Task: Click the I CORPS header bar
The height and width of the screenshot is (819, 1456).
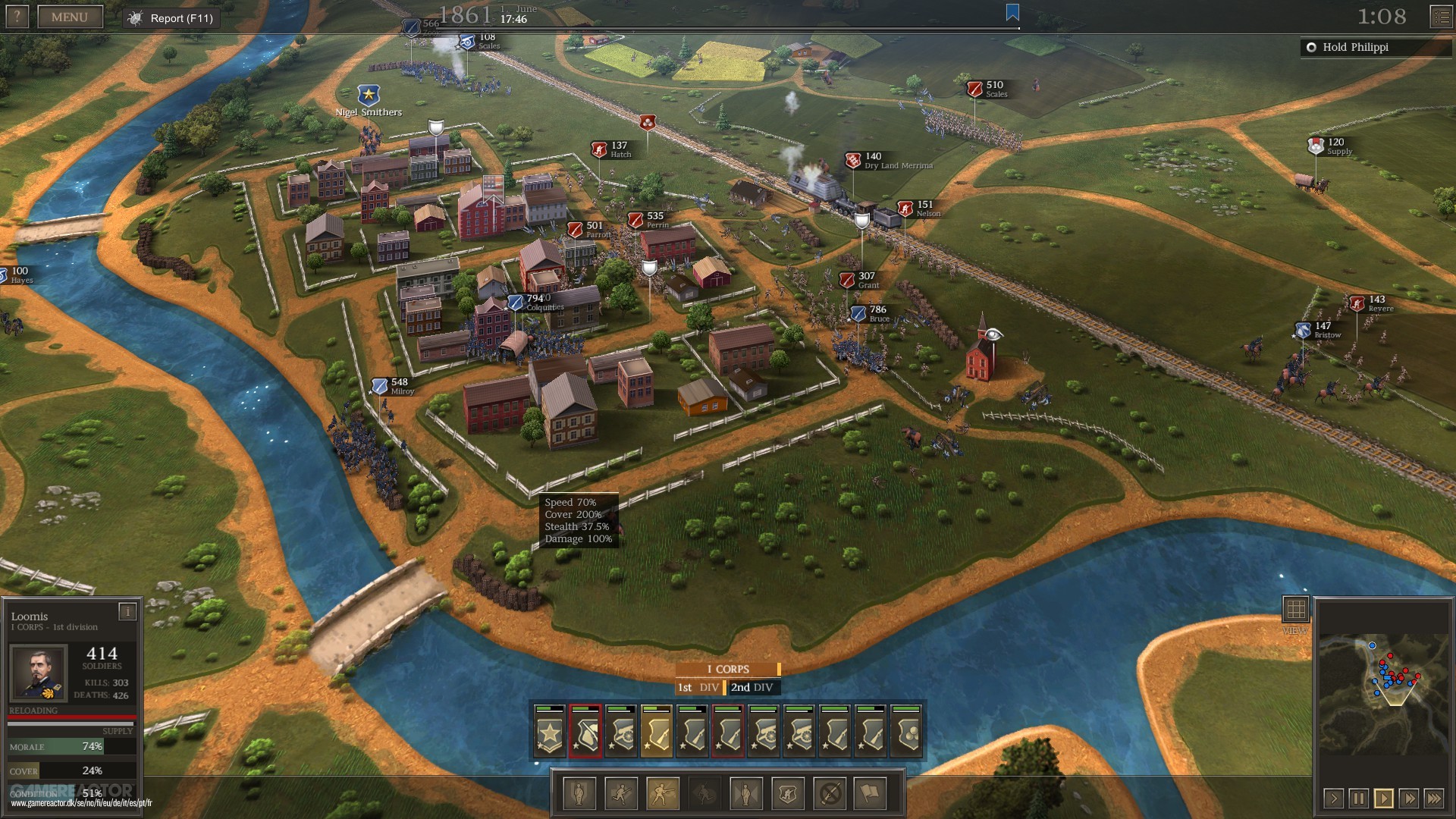Action: 727,669
